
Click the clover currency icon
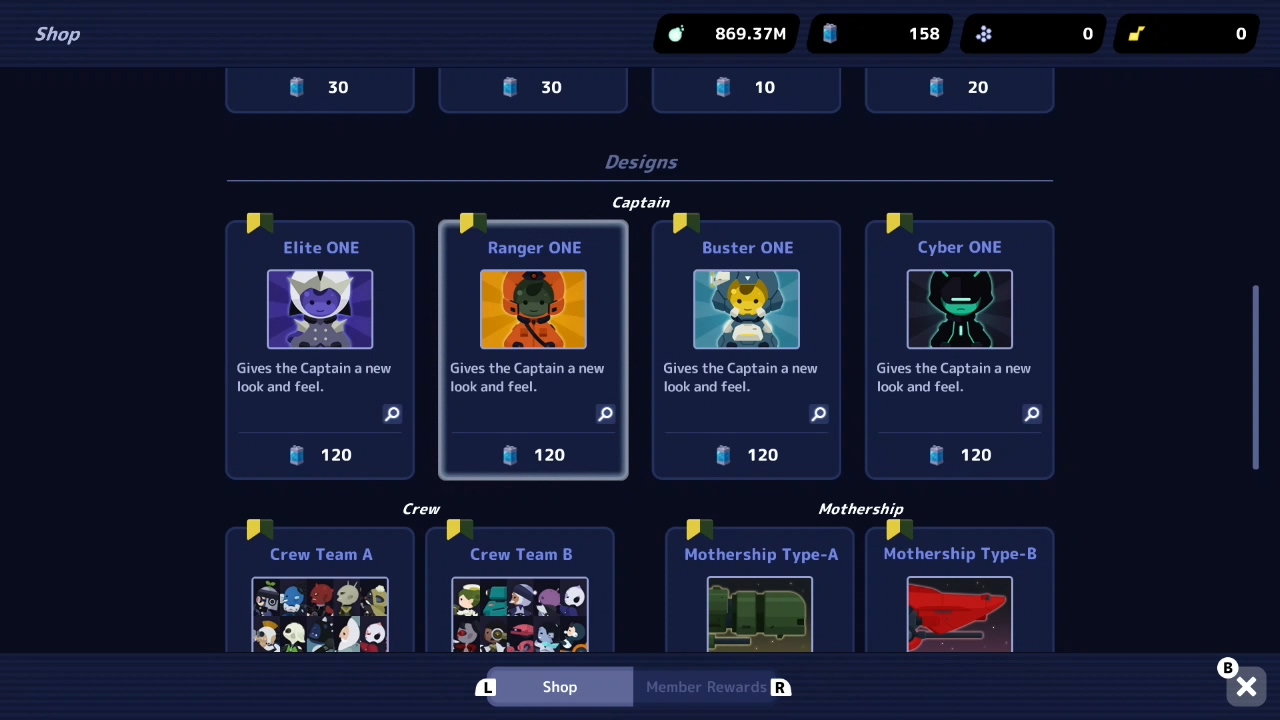(x=984, y=33)
